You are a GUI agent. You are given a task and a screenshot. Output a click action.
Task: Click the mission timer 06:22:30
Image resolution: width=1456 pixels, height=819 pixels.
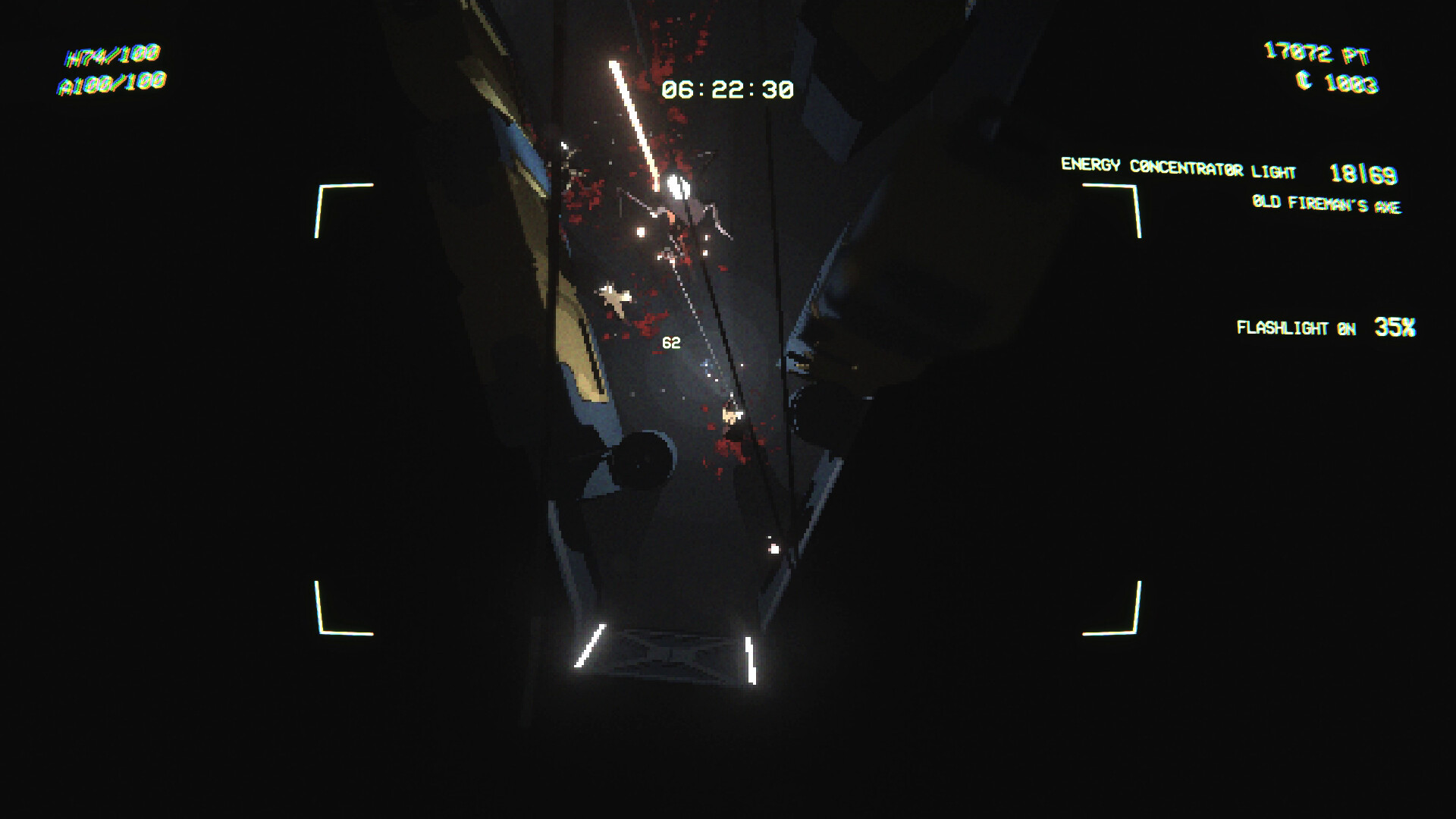[x=730, y=89]
